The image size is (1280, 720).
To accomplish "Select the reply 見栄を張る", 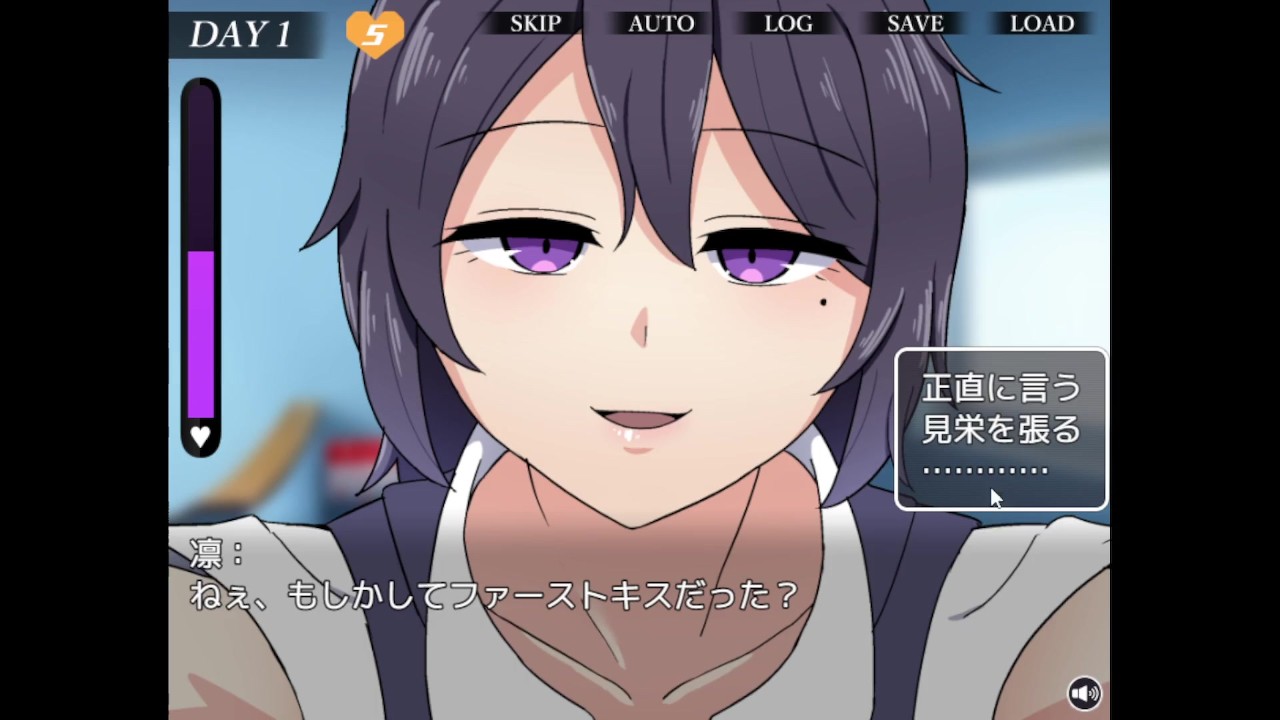I will 1001,429.
